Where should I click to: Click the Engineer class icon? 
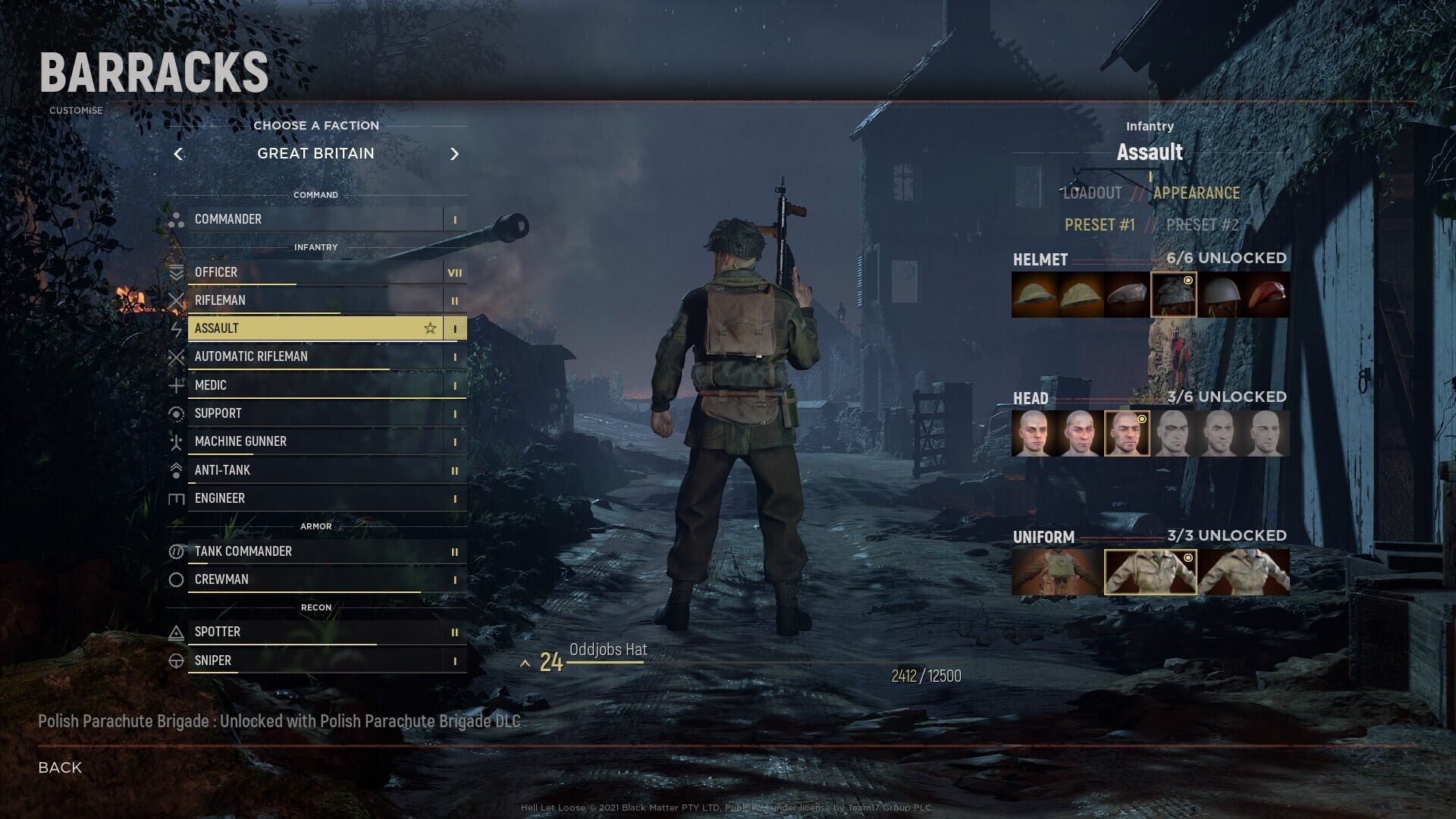point(177,498)
